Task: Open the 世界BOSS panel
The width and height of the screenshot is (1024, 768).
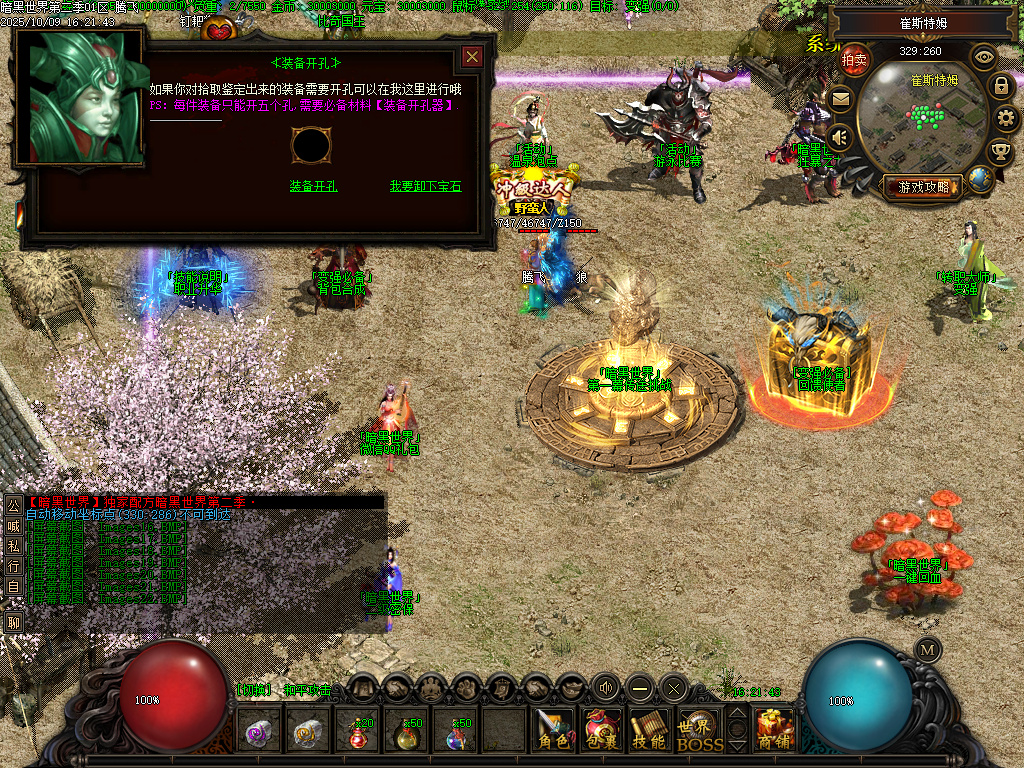Action: tap(698, 730)
